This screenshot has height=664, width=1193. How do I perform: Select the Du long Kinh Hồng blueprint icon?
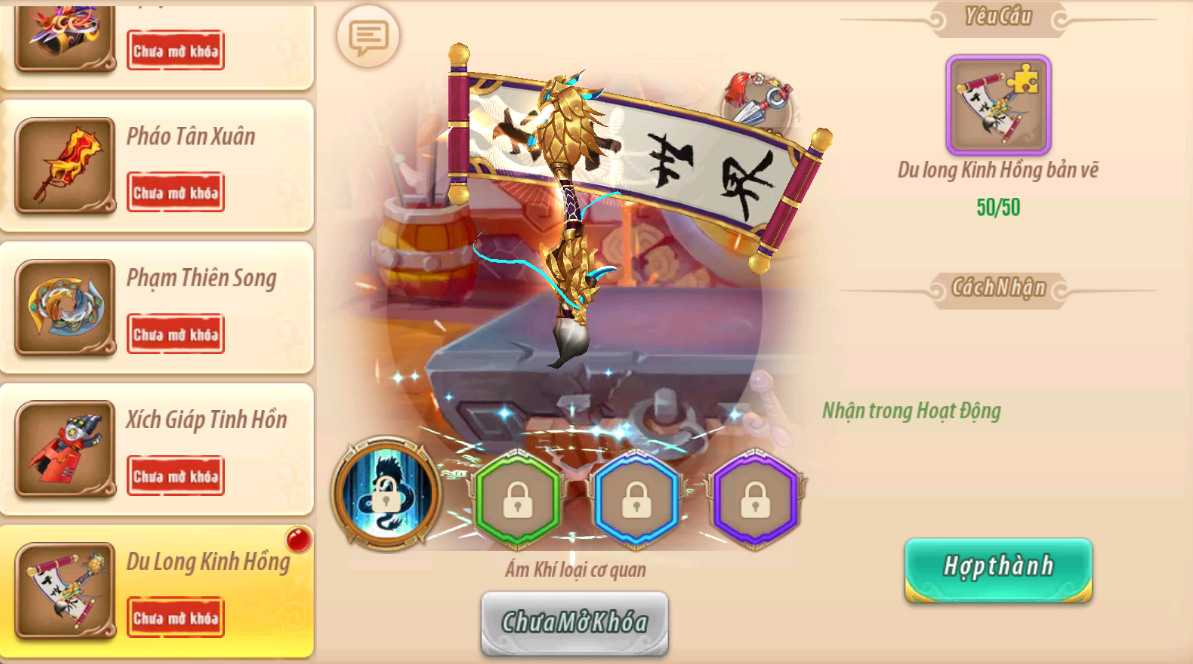pyautogui.click(x=998, y=105)
